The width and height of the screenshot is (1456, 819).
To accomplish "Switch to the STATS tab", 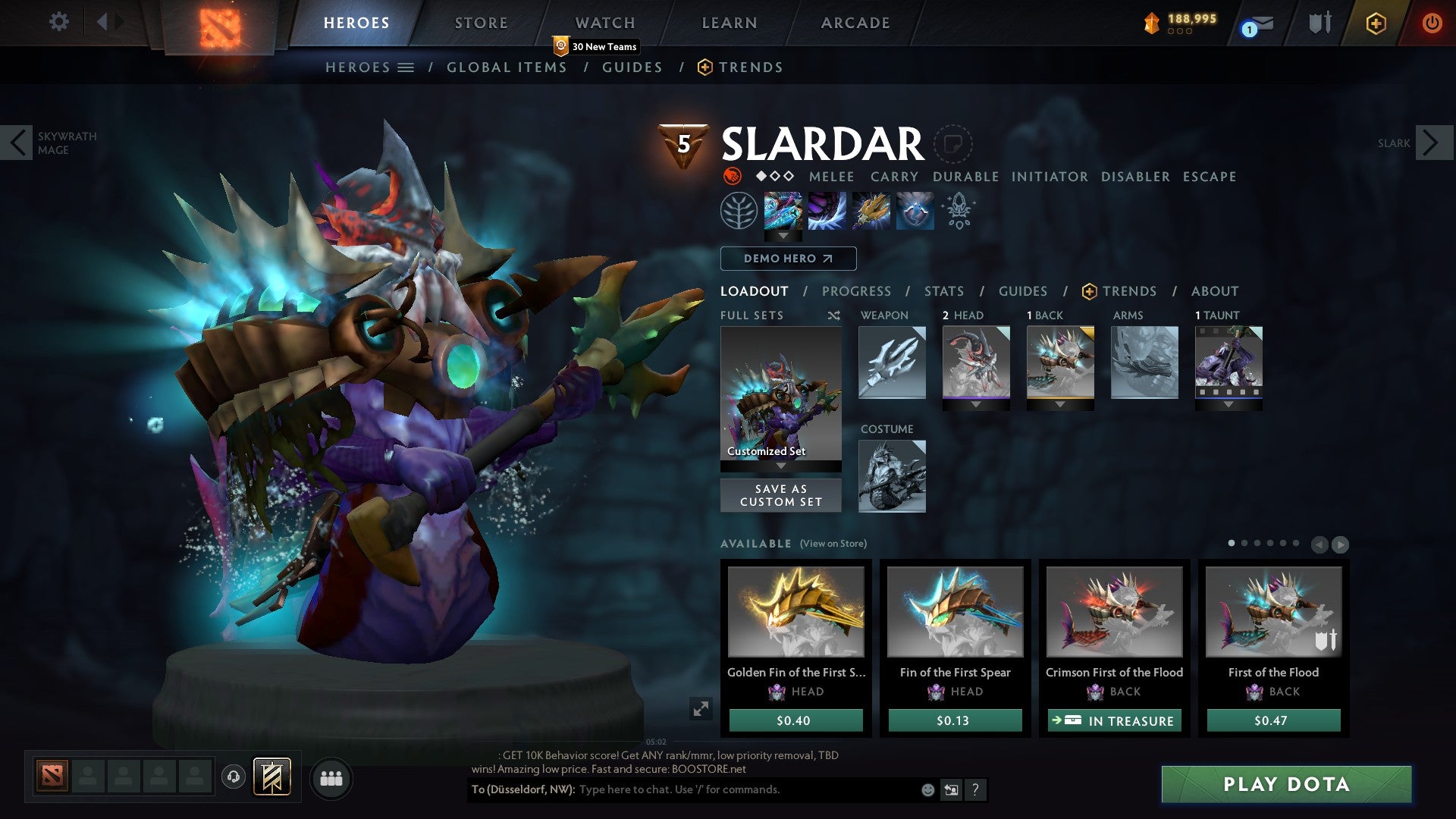I will (943, 291).
